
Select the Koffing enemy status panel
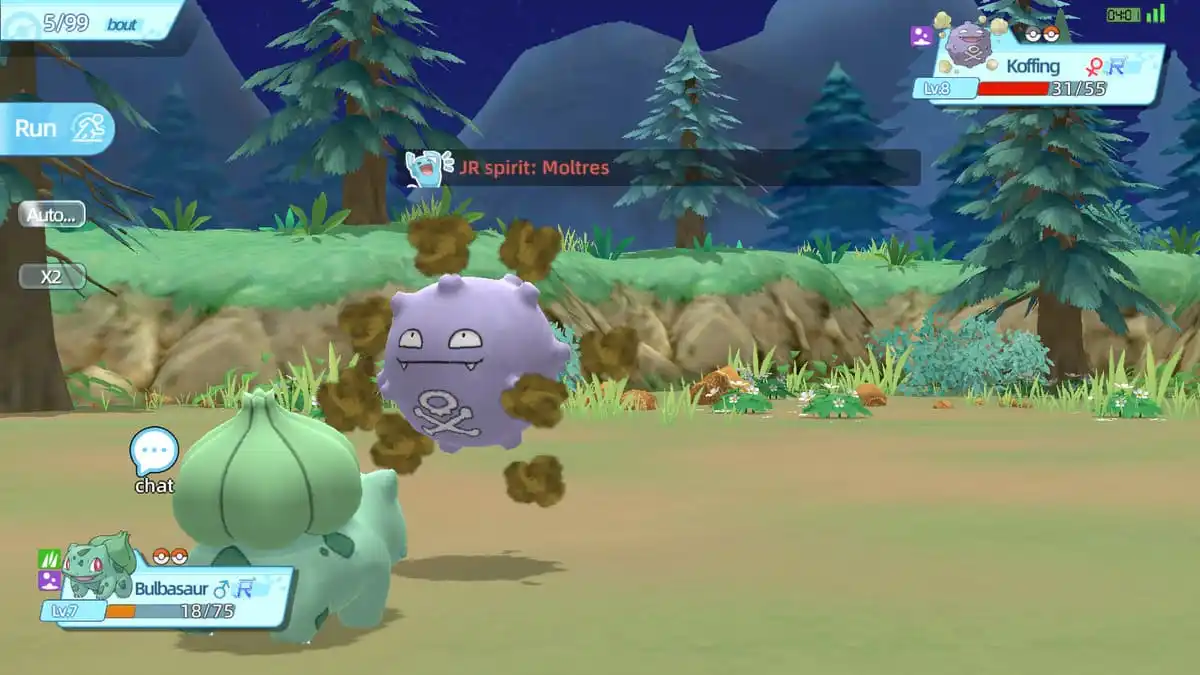click(x=1045, y=75)
